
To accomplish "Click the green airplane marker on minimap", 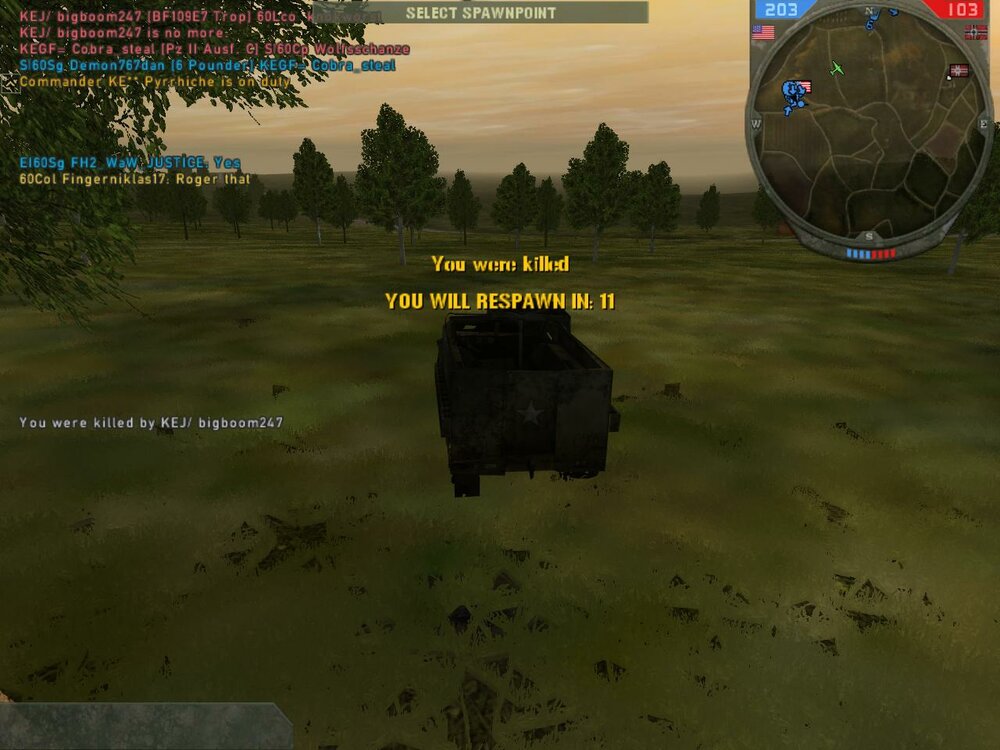I will pos(838,68).
